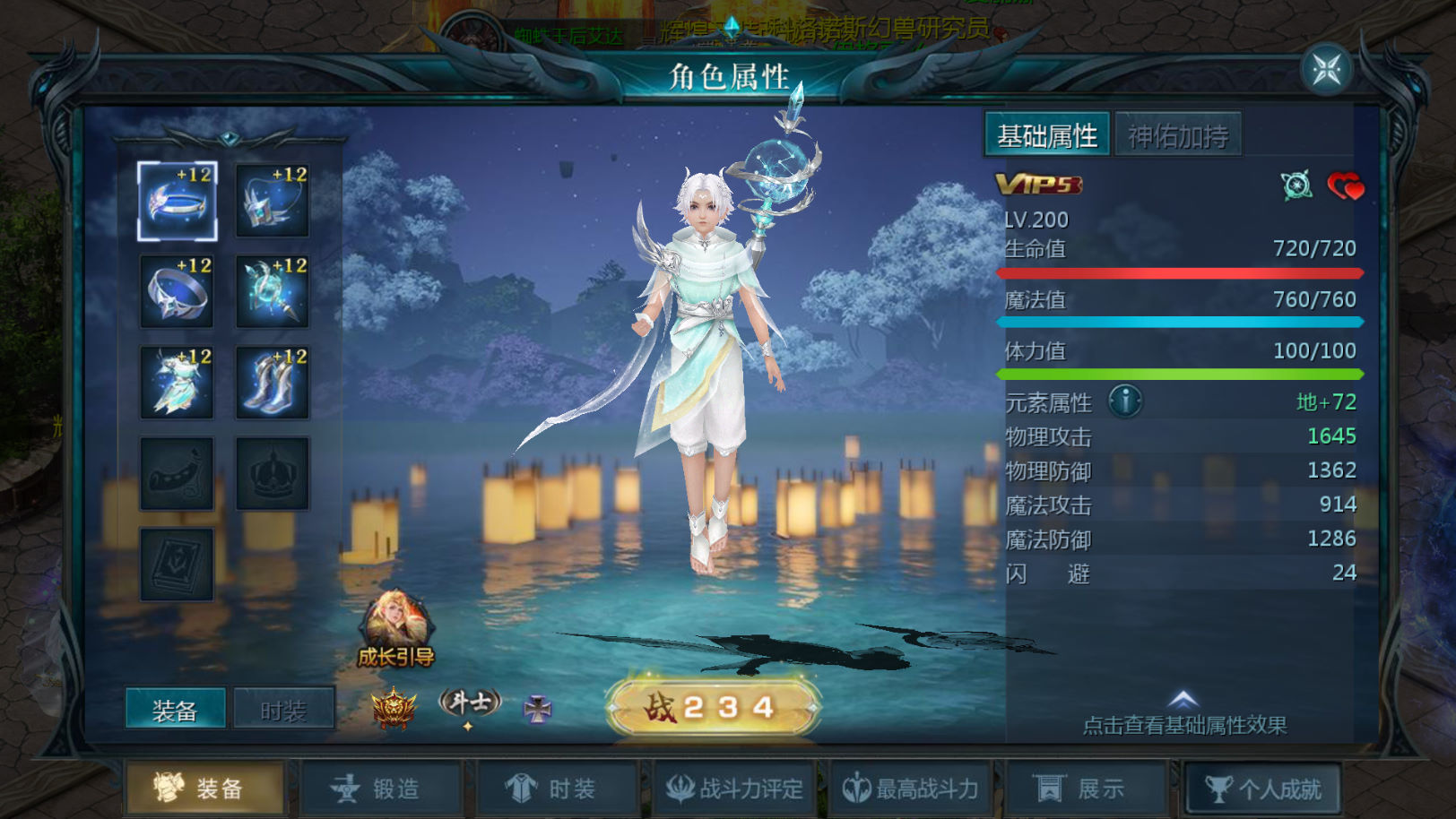The height and width of the screenshot is (819, 1456).
Task: Open the 锻造 forging menu
Action: (x=381, y=789)
